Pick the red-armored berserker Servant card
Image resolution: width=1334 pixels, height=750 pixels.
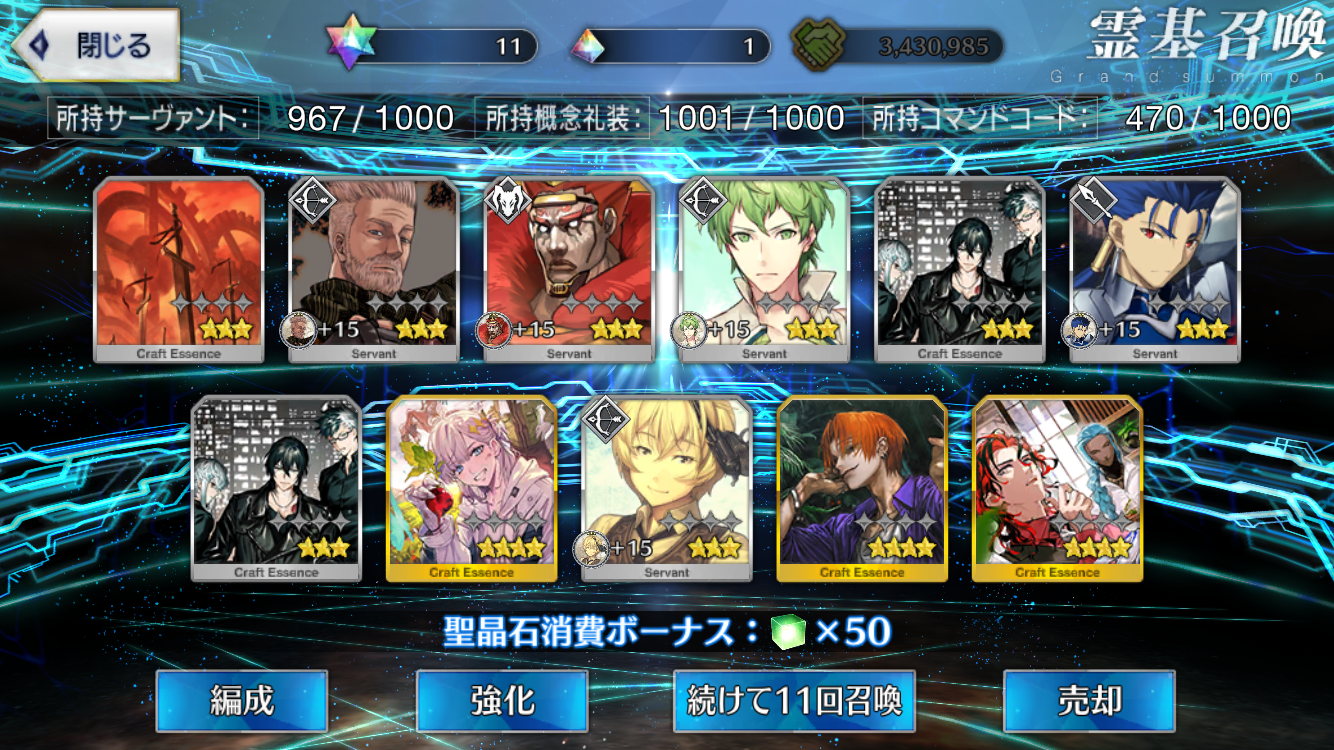[x=569, y=268]
